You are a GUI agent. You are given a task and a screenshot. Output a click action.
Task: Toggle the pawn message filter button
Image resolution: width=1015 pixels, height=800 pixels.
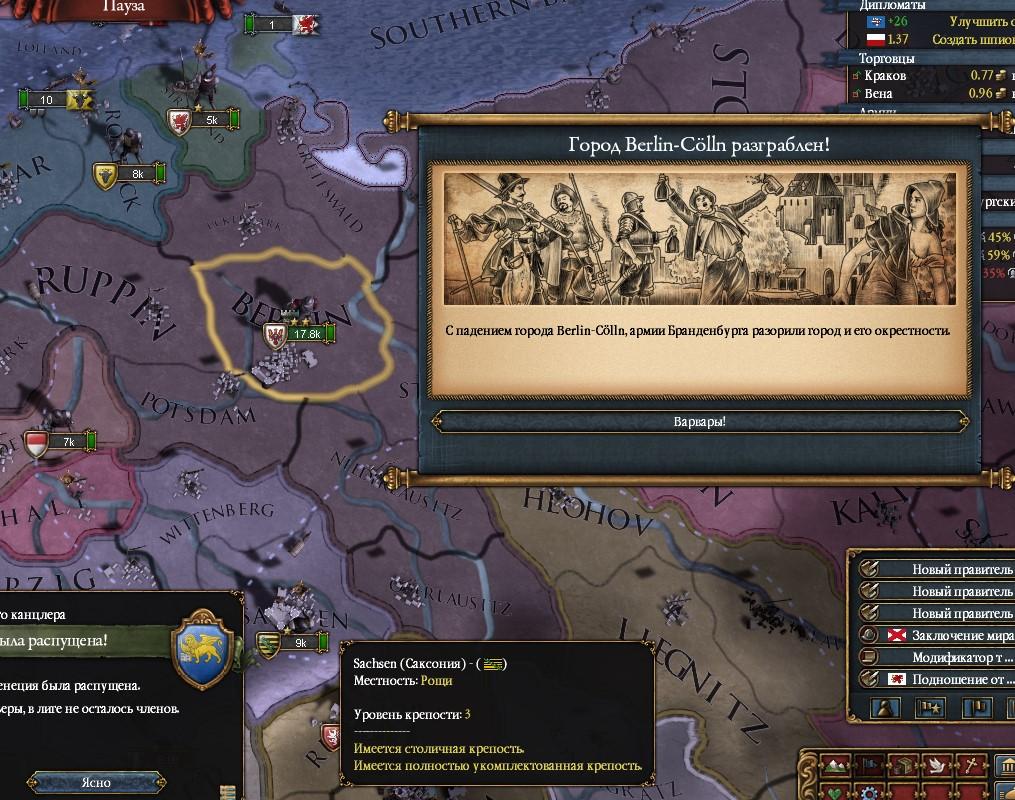(885, 709)
